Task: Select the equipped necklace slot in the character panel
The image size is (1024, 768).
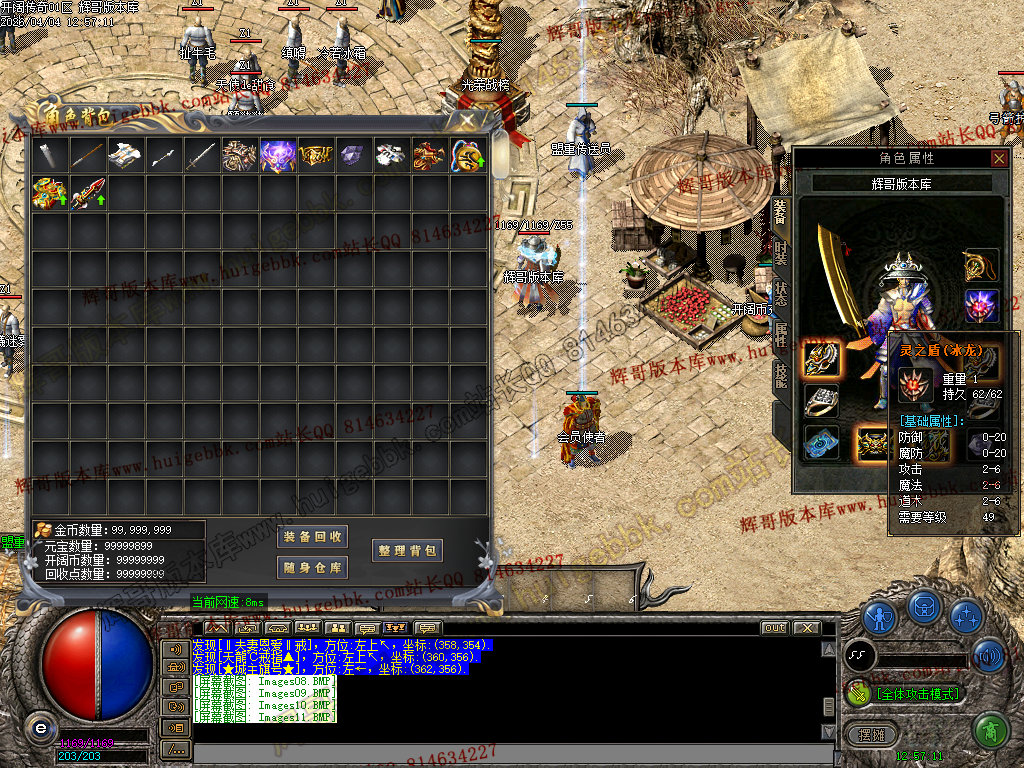Action: click(x=981, y=265)
